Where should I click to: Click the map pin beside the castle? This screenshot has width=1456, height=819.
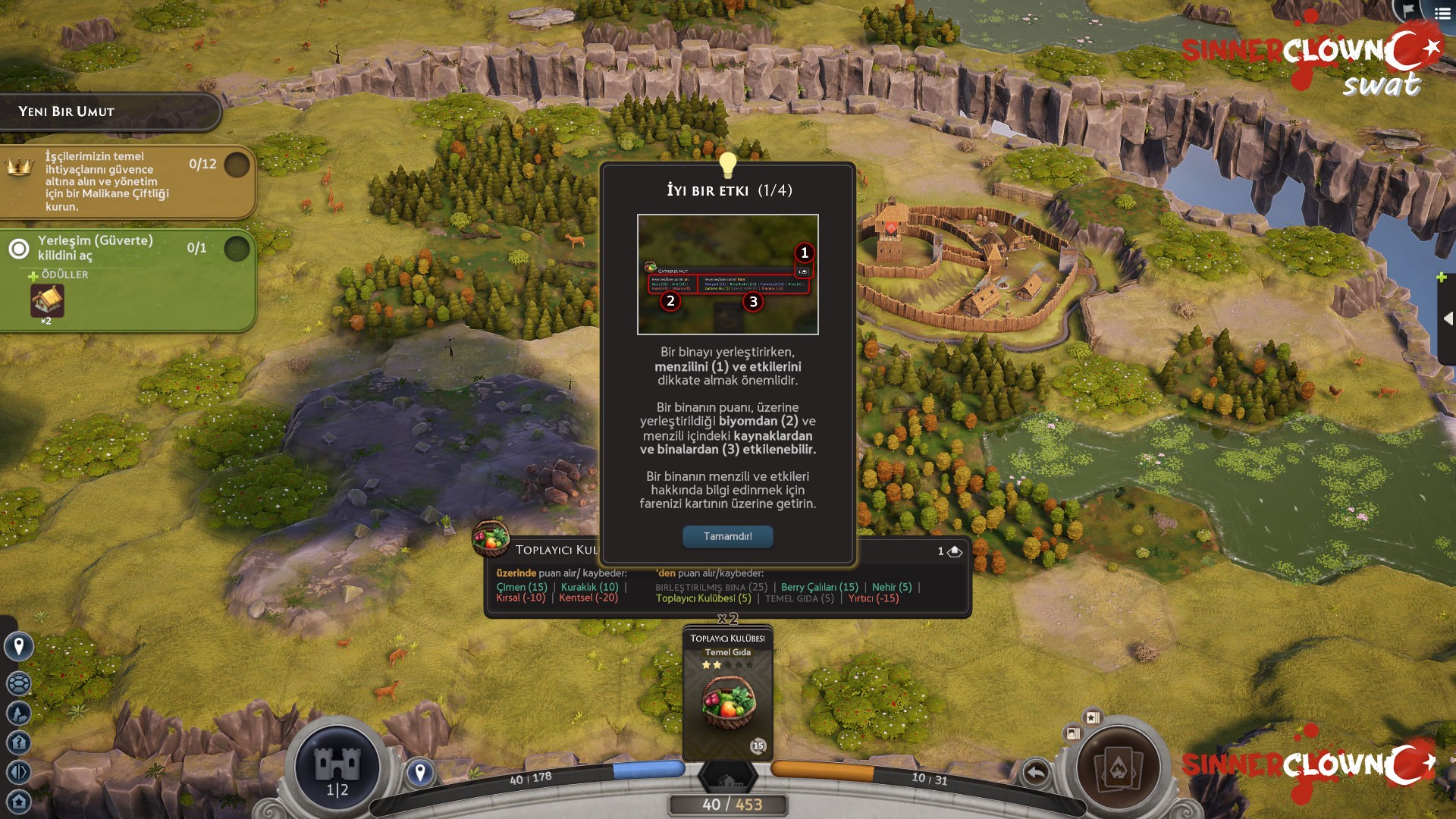pos(420,773)
